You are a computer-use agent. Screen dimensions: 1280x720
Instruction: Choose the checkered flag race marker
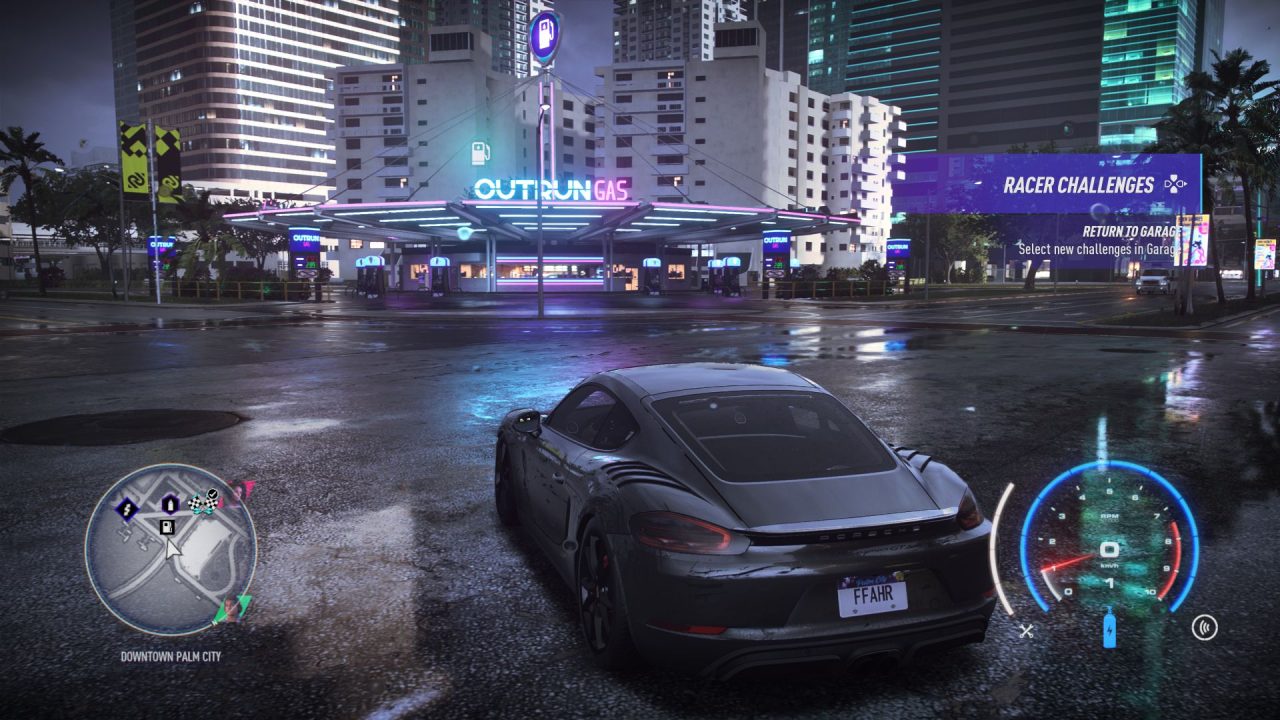pyautogui.click(x=204, y=503)
